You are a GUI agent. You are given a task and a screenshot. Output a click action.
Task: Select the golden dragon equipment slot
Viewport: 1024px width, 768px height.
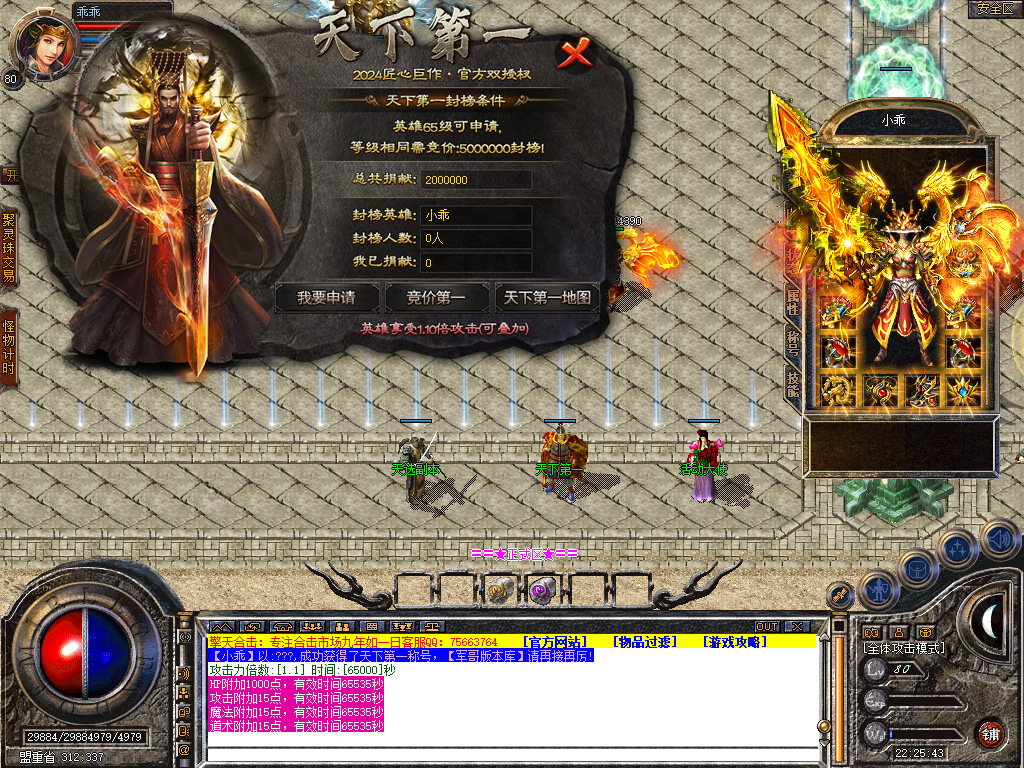(x=835, y=390)
